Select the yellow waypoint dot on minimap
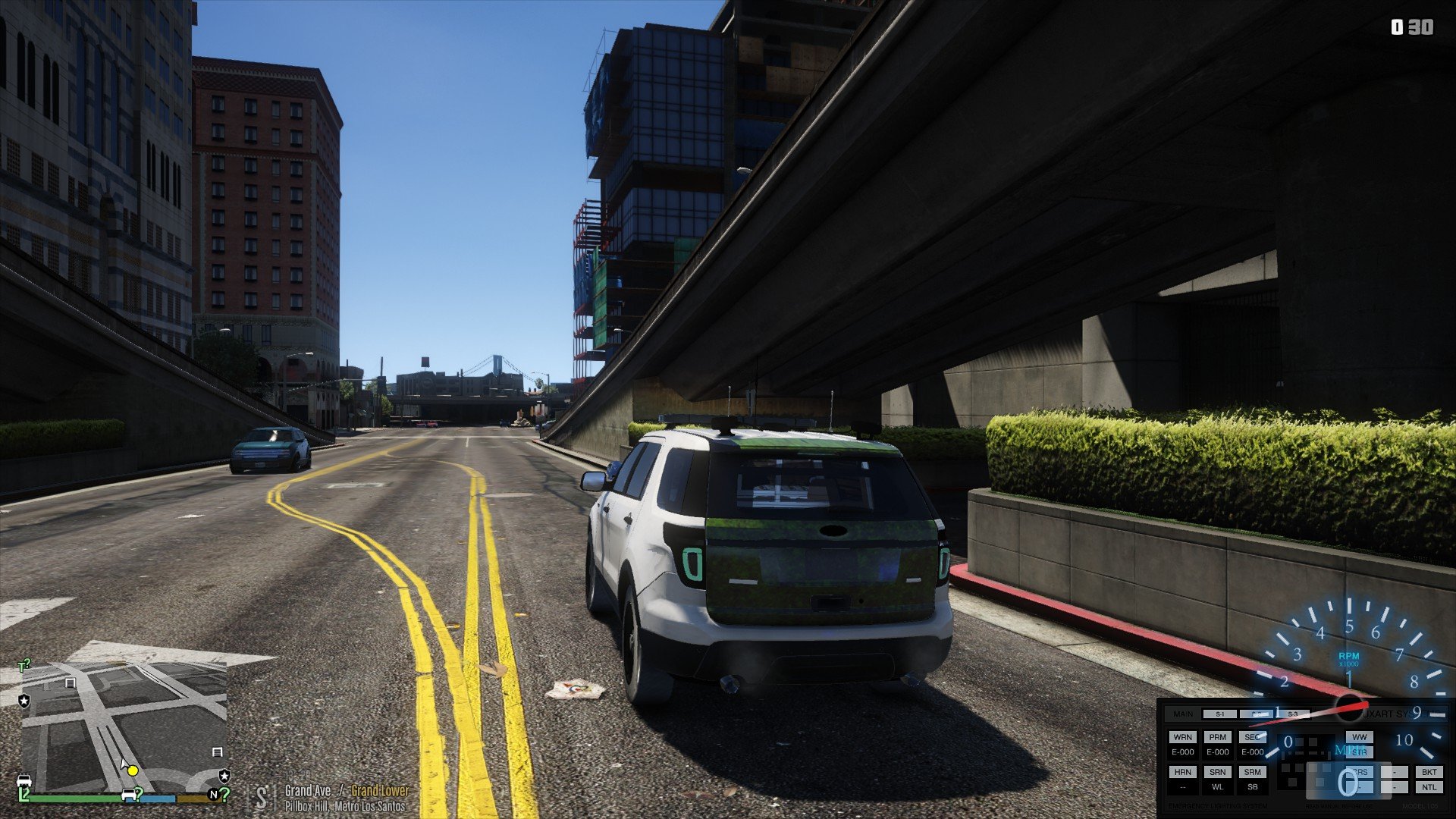Image resolution: width=1456 pixels, height=819 pixels. coord(133,771)
